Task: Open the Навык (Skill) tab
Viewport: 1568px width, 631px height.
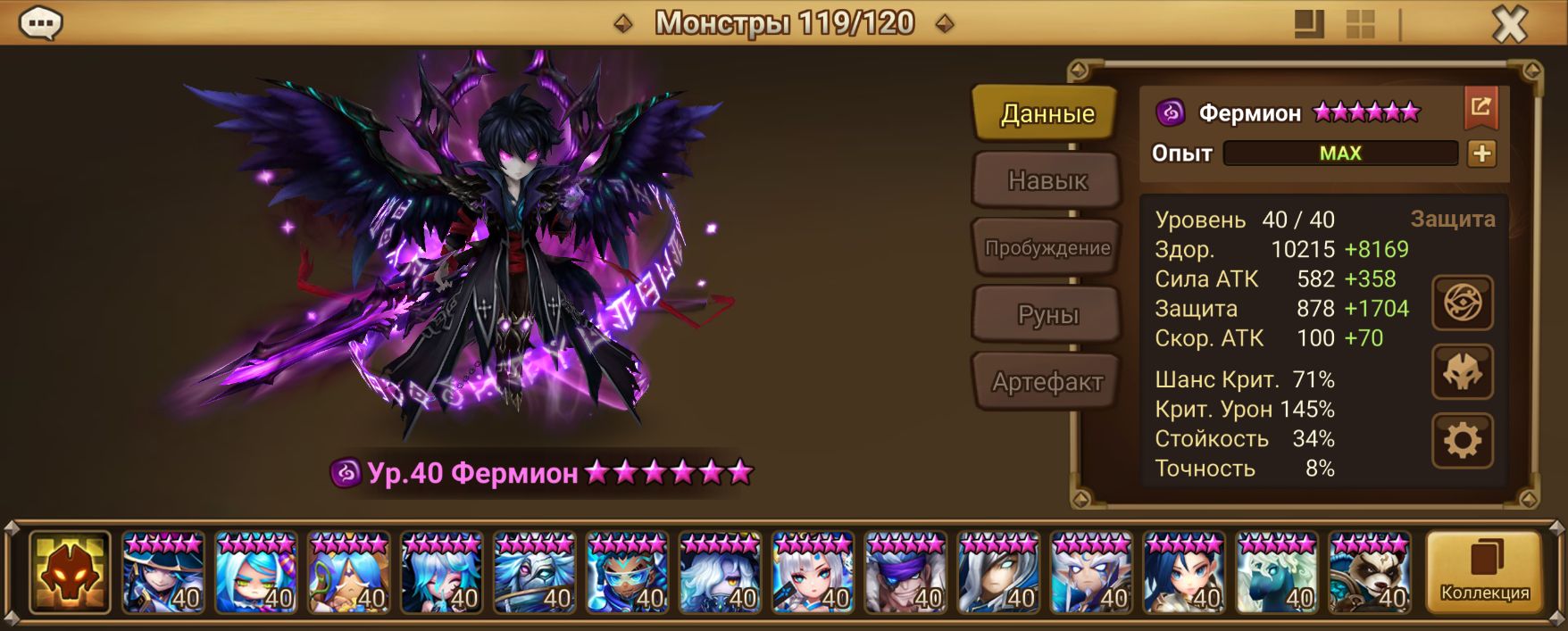Action: [1047, 181]
